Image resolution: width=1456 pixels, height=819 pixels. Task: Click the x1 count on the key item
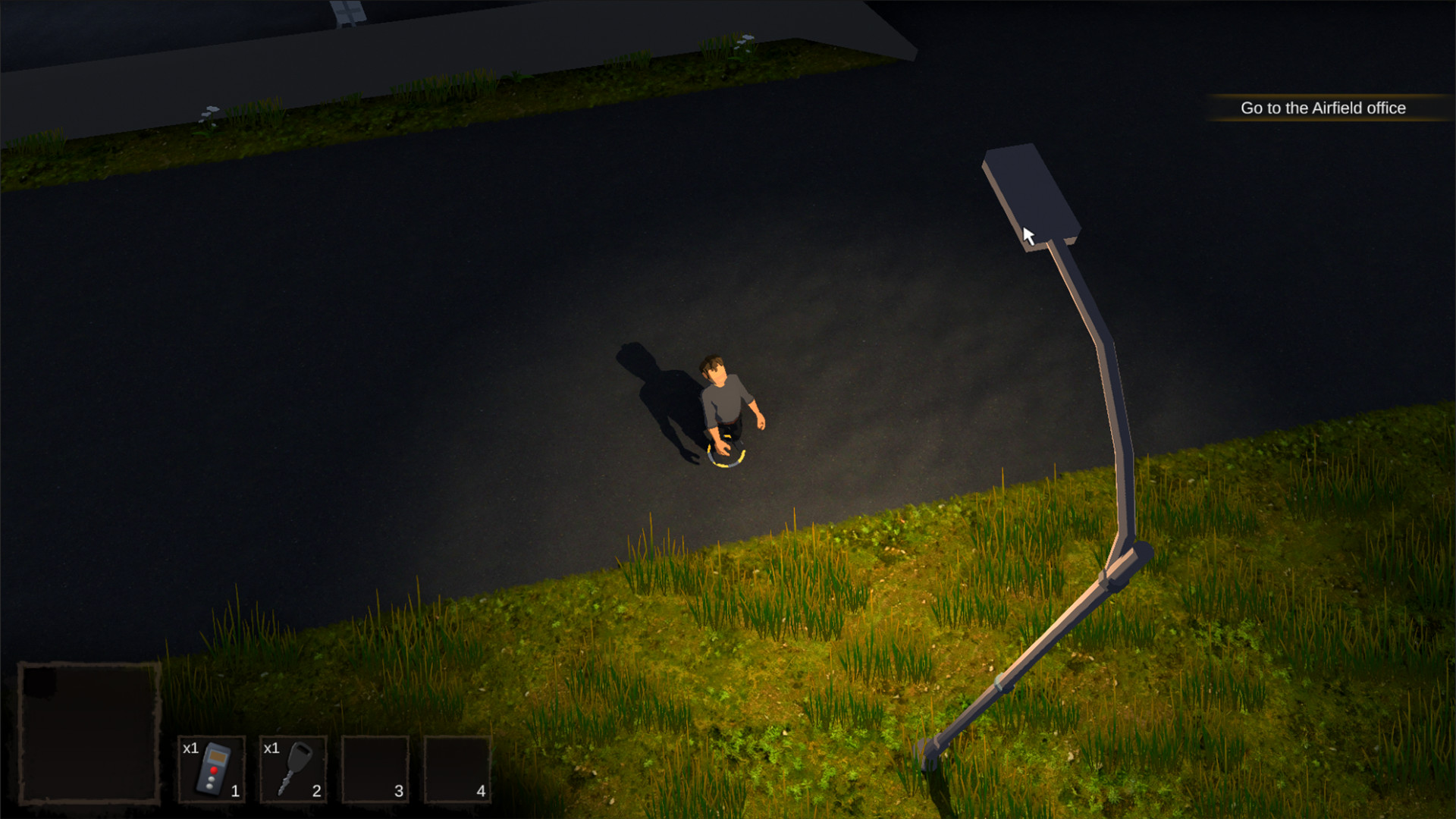click(271, 749)
